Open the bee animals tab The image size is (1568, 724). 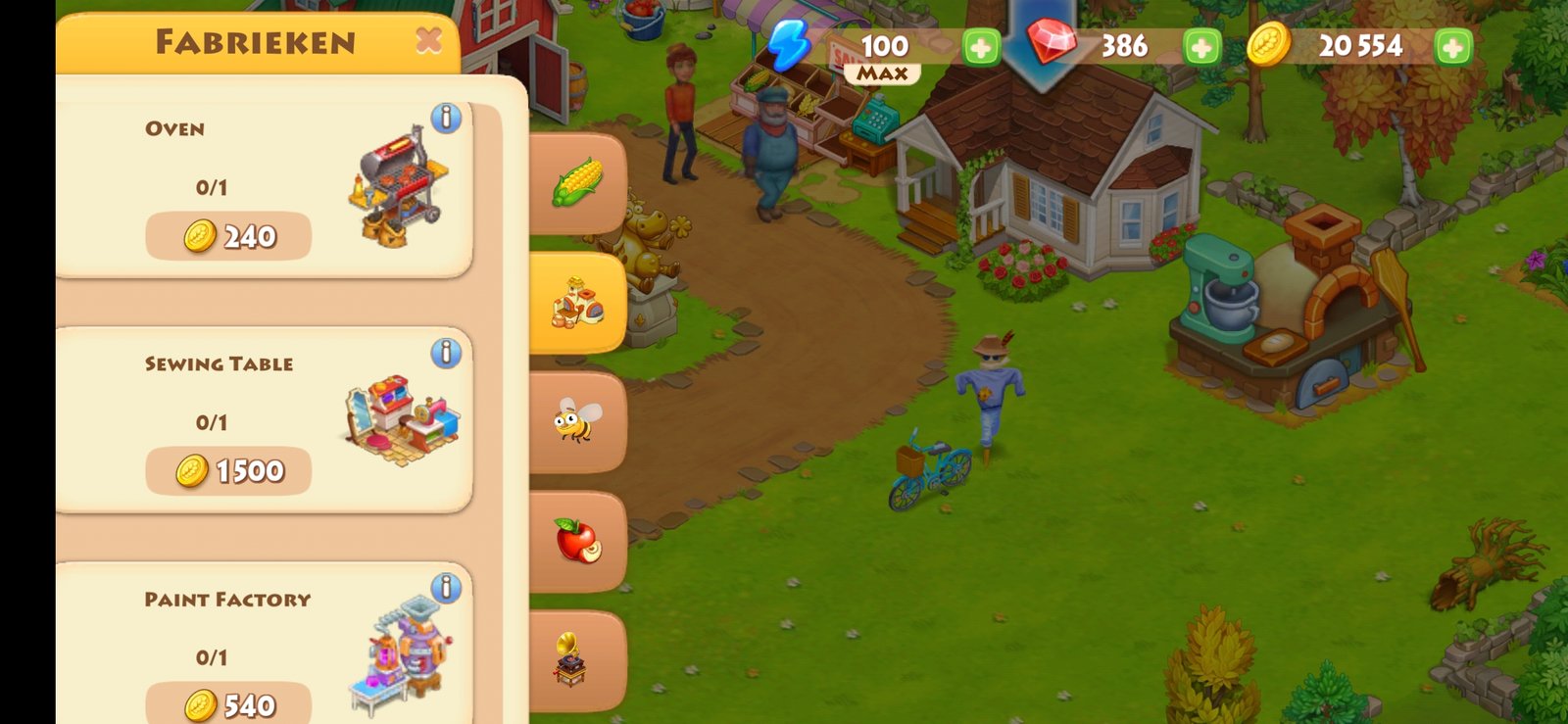pos(577,422)
